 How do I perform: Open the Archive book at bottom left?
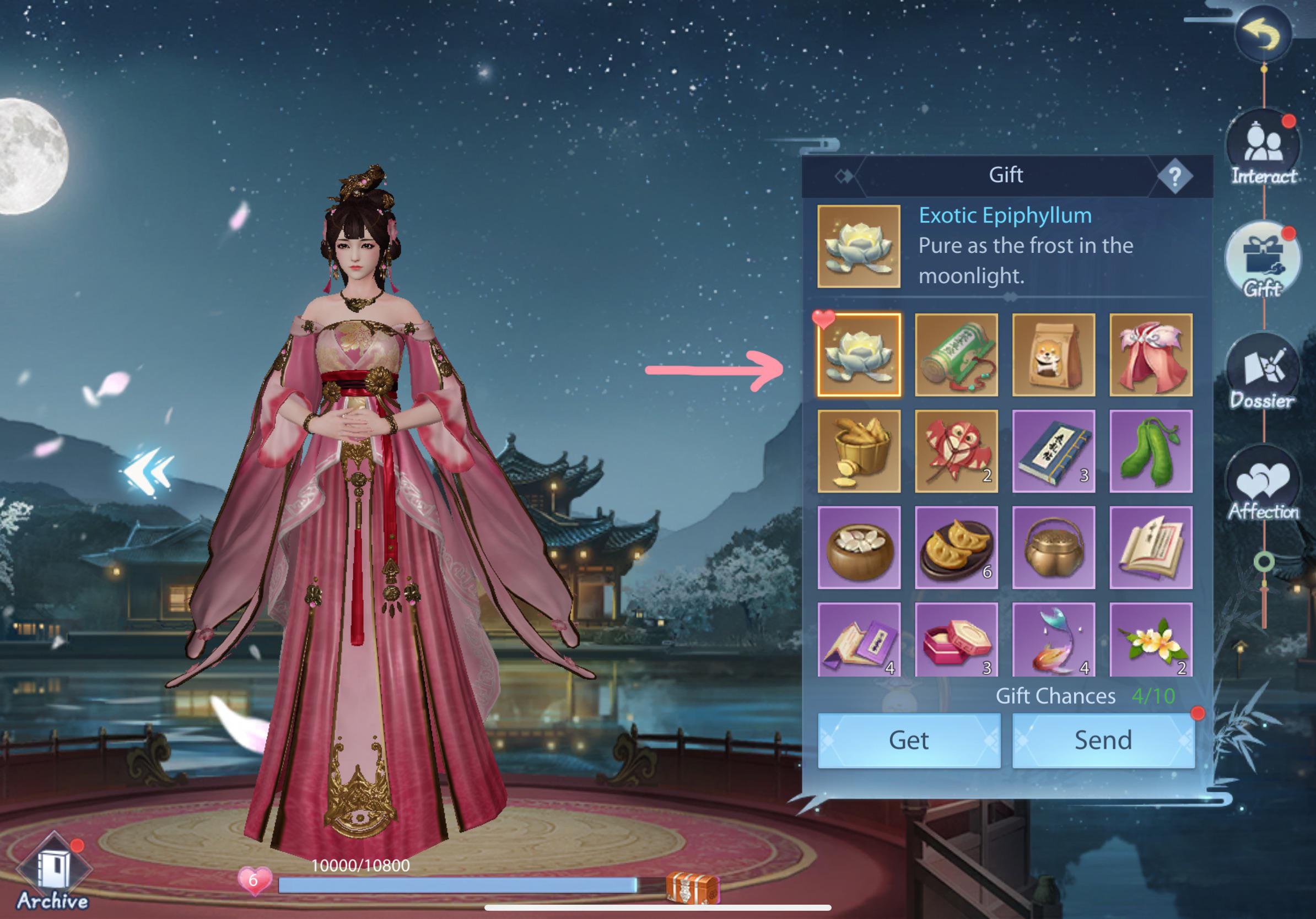(x=55, y=865)
